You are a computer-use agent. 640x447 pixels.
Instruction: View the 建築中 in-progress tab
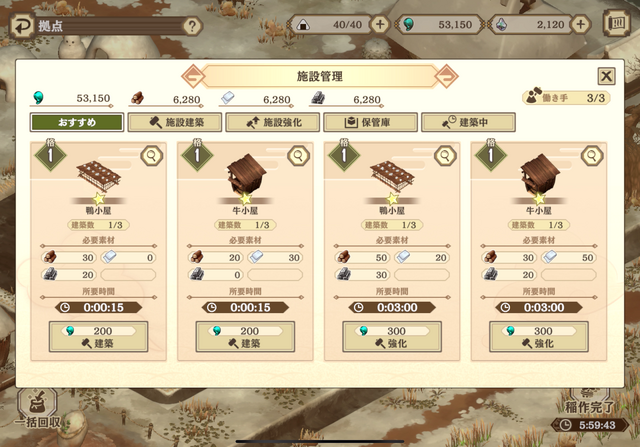[x=467, y=122]
